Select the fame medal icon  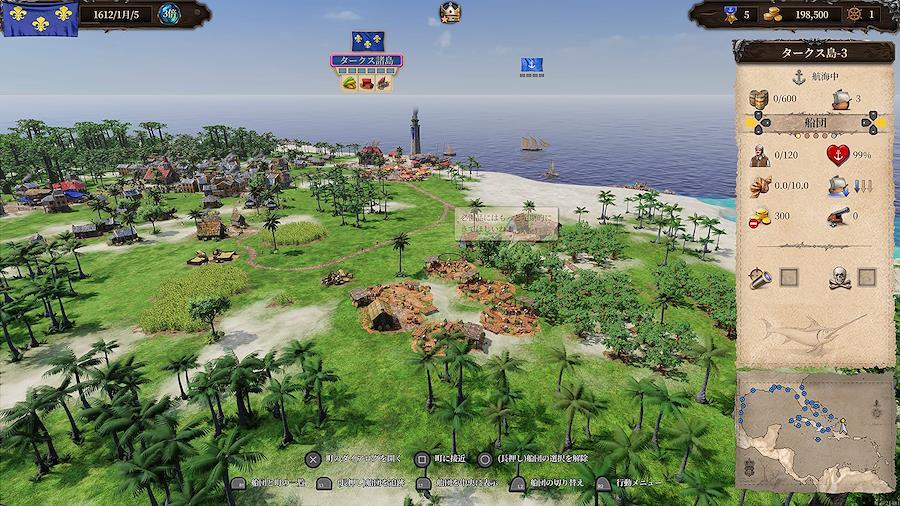click(731, 14)
